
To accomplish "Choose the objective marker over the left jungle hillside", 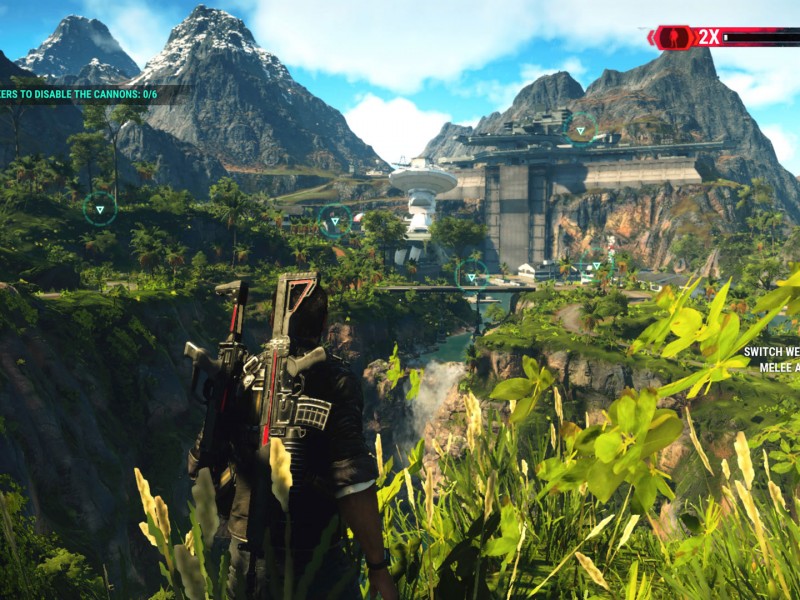I will point(100,208).
